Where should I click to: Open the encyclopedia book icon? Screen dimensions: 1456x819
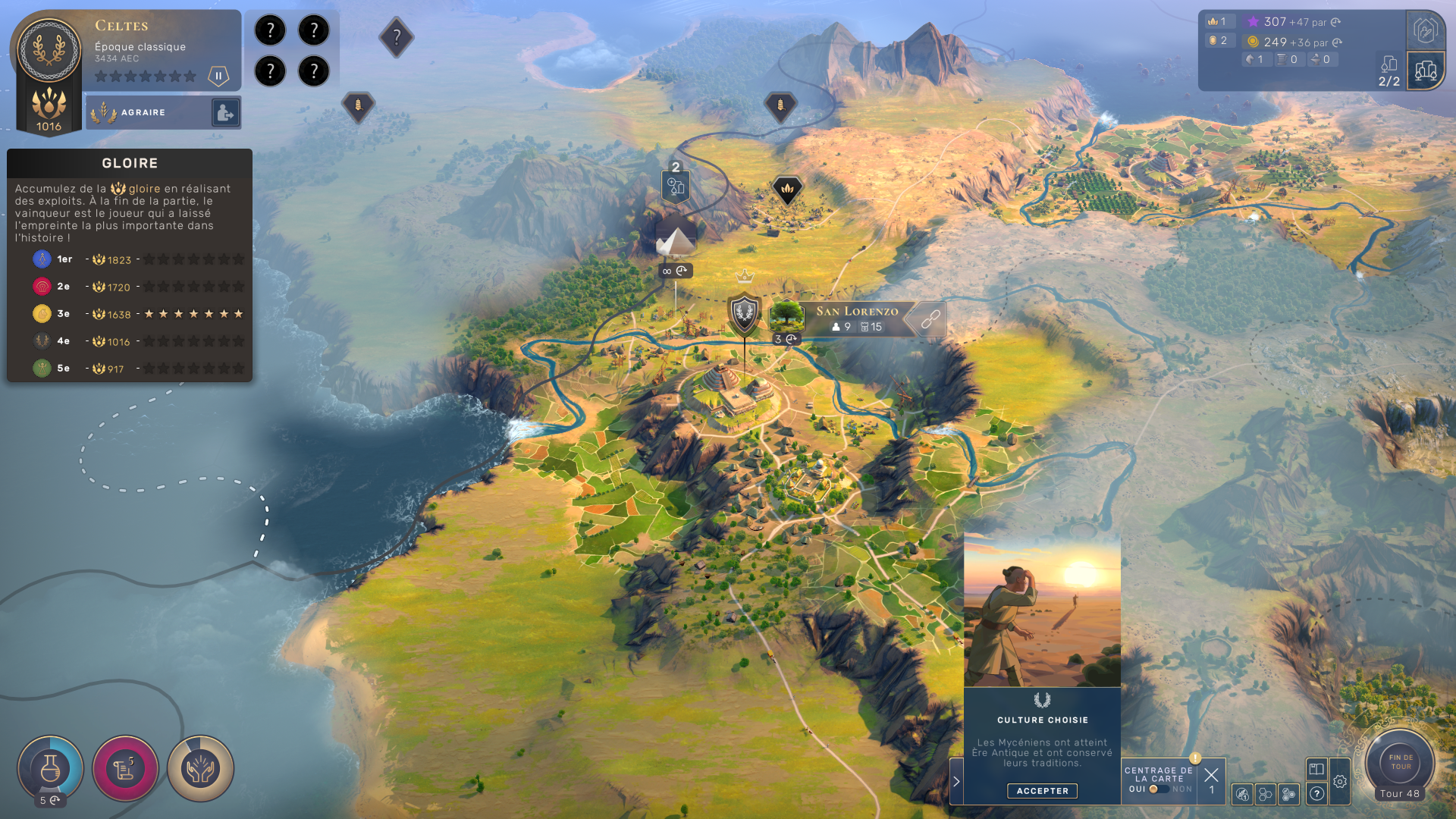coord(1316,769)
